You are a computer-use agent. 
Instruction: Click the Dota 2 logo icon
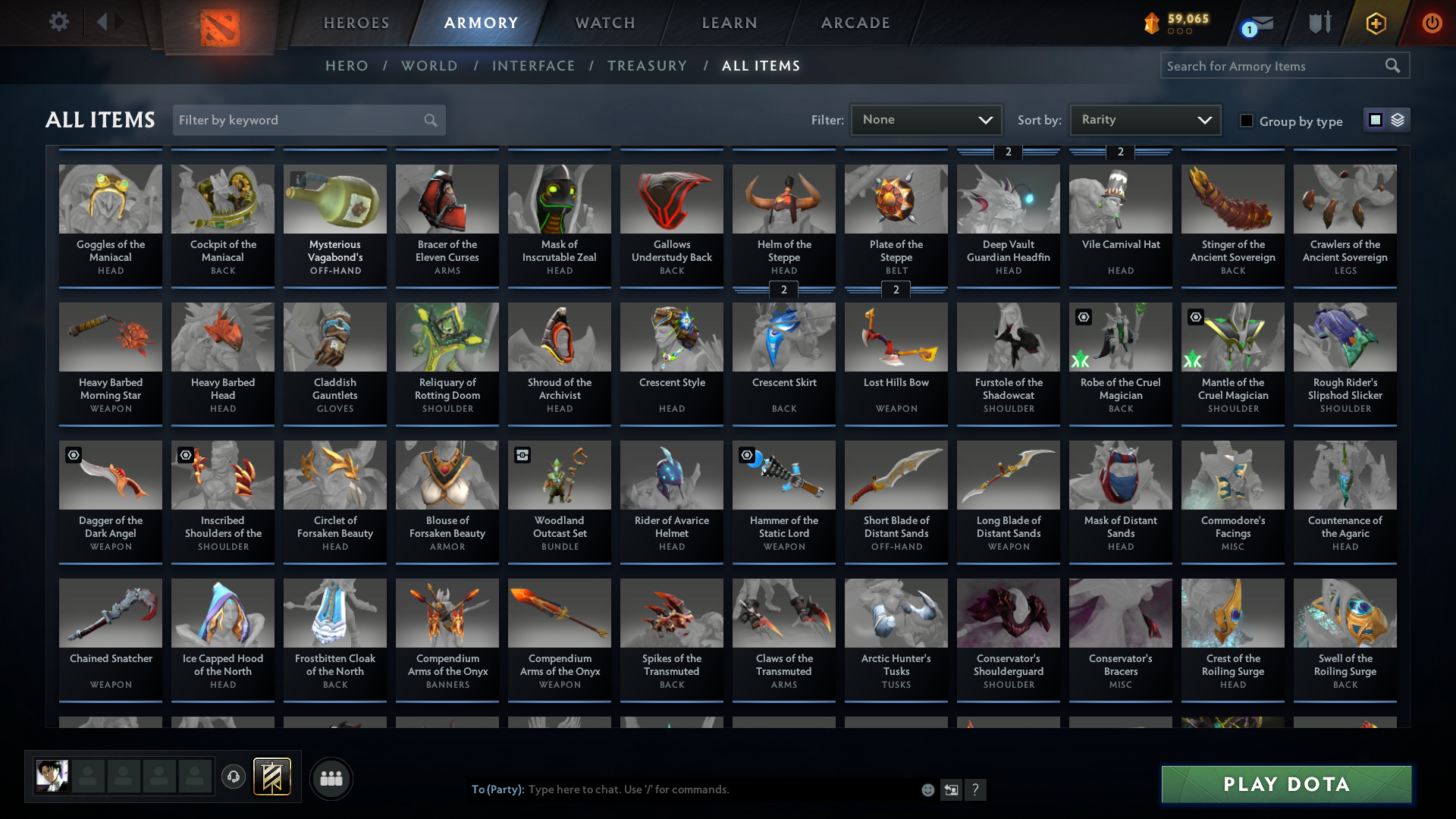click(x=221, y=27)
